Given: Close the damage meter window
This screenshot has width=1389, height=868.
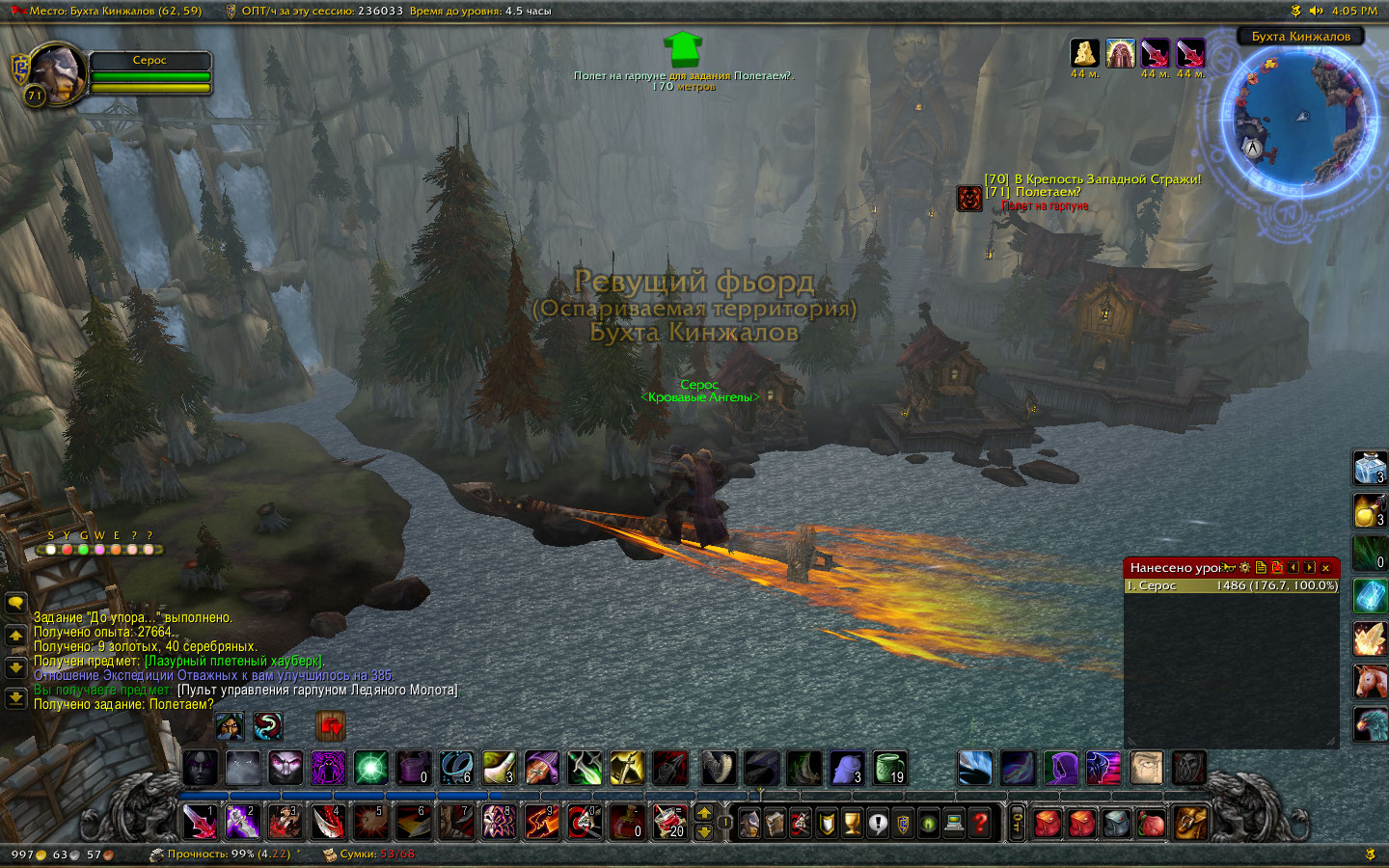Looking at the screenshot, I should point(1325,568).
